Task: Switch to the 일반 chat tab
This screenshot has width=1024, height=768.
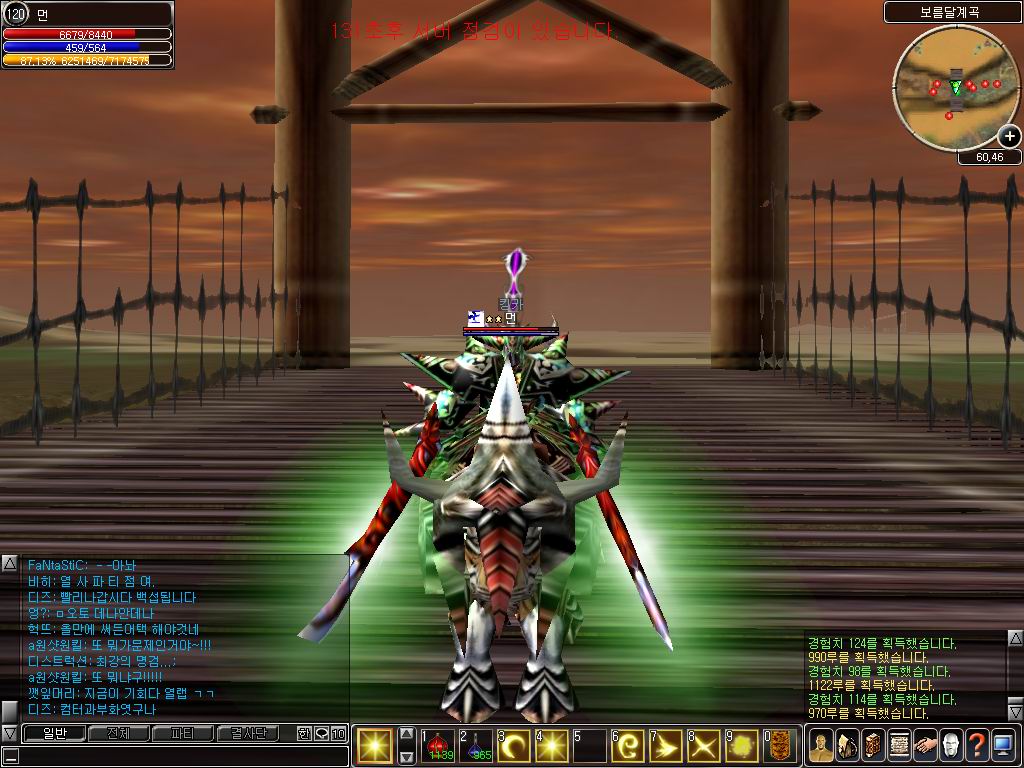Action: tap(53, 733)
